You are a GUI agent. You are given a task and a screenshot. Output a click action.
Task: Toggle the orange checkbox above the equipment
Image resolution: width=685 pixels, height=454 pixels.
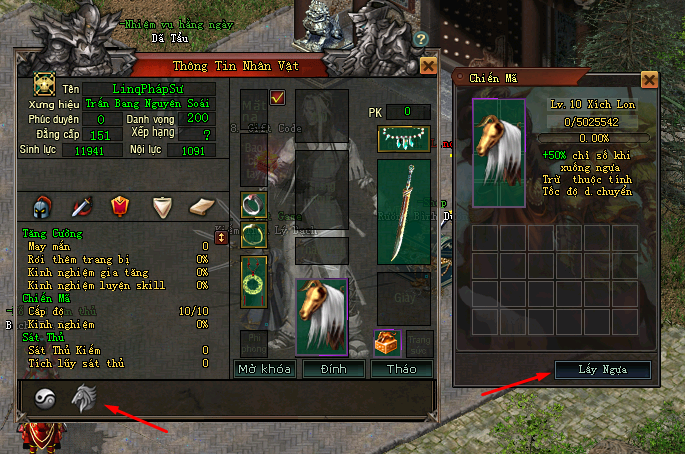[278, 97]
